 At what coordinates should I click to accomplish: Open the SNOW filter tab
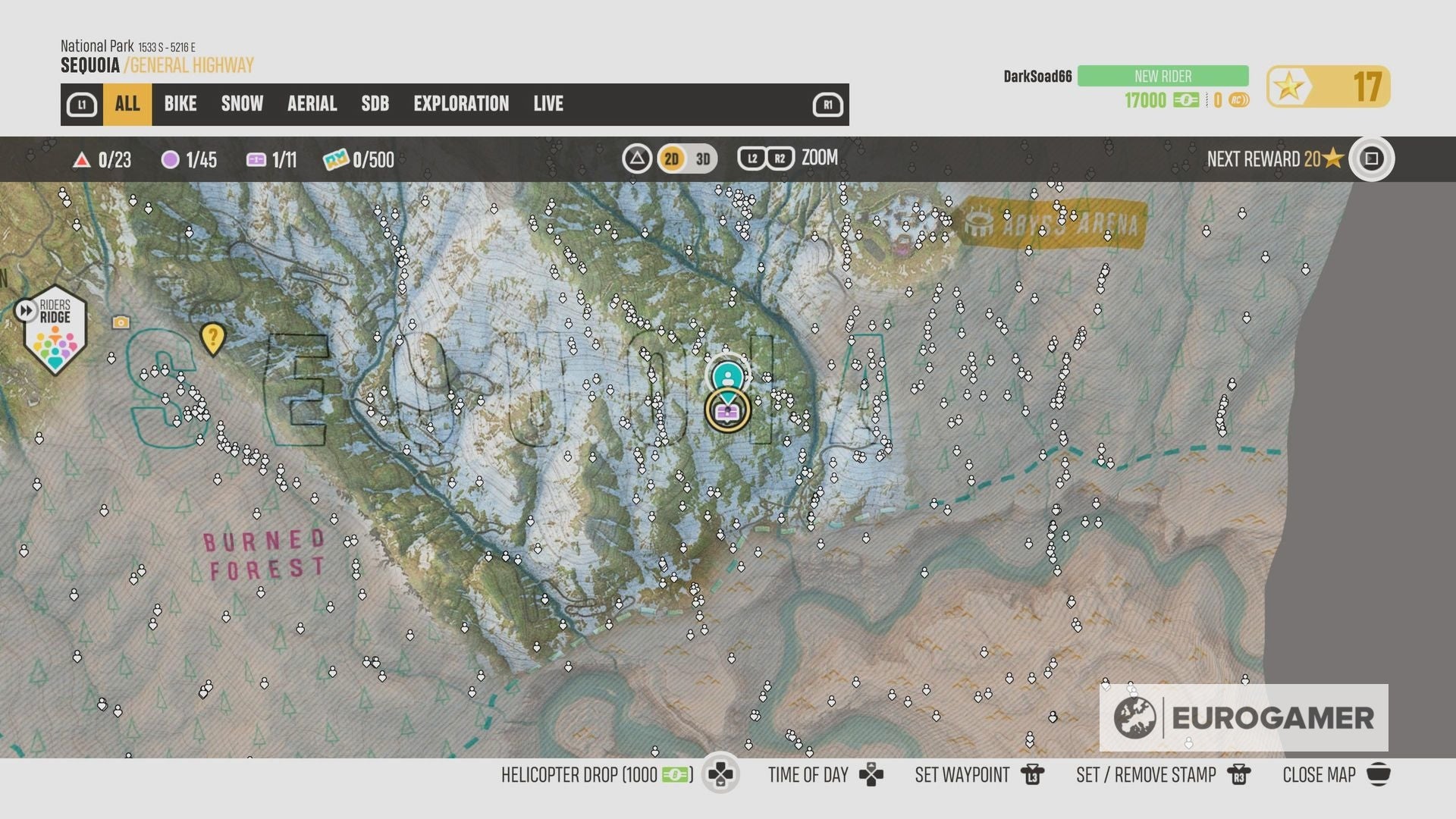pos(241,104)
